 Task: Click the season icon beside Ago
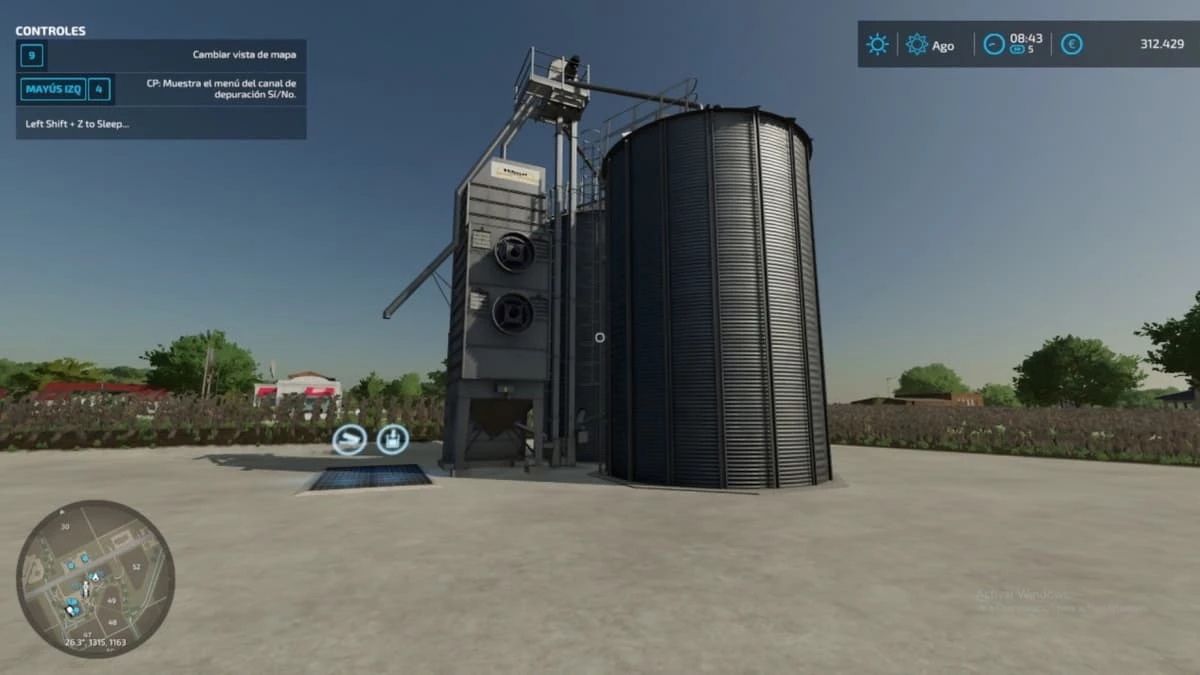click(x=916, y=44)
